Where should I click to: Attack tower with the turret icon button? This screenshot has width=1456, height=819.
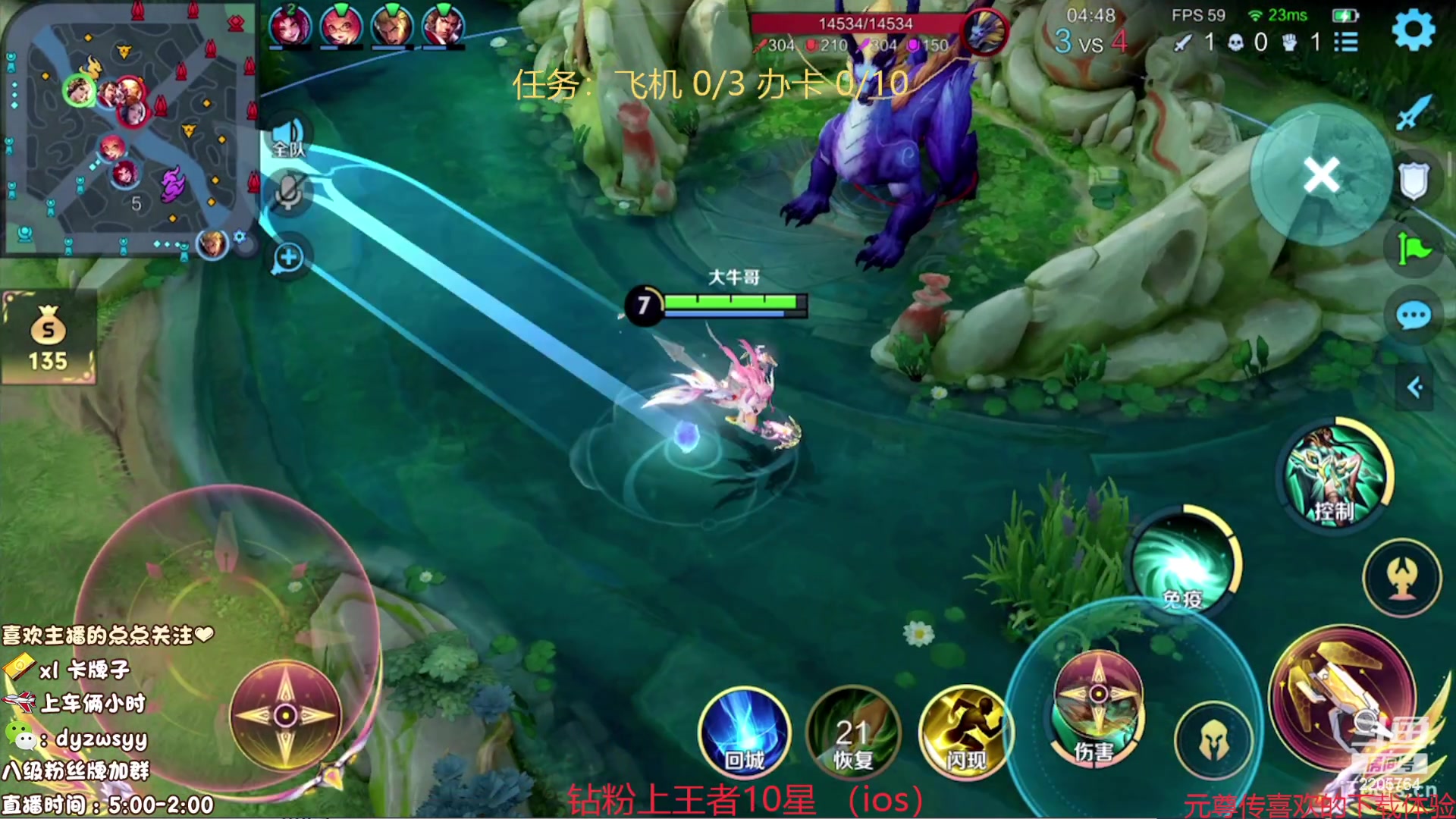click(x=1401, y=579)
